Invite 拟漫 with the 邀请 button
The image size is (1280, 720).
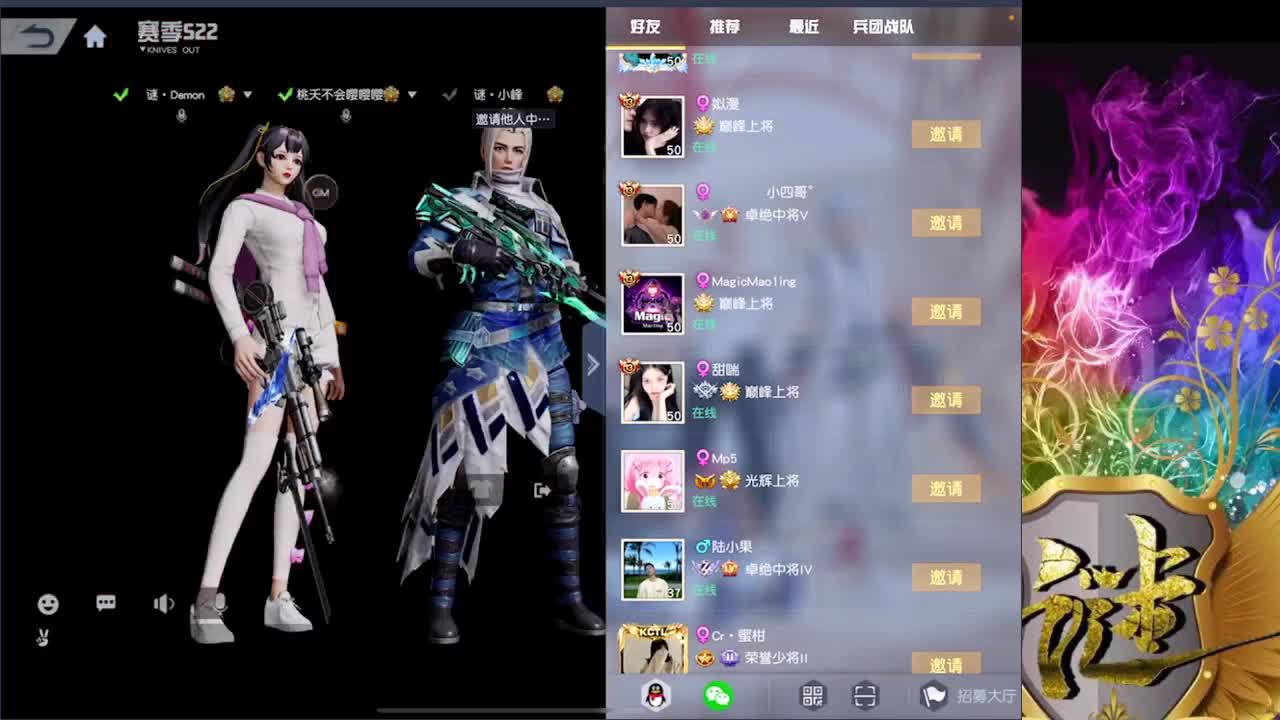coord(945,134)
